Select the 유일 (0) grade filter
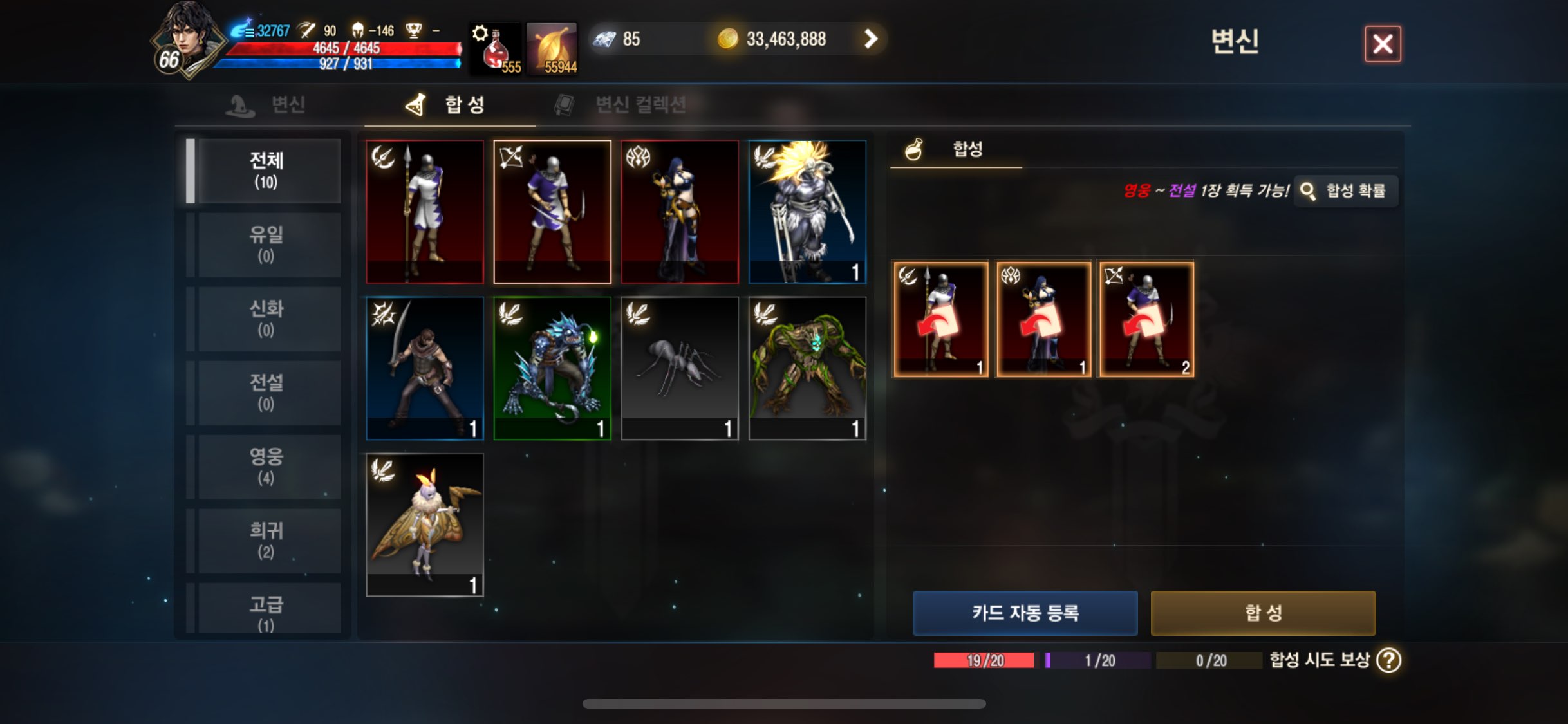The height and width of the screenshot is (724, 1568). [x=266, y=245]
